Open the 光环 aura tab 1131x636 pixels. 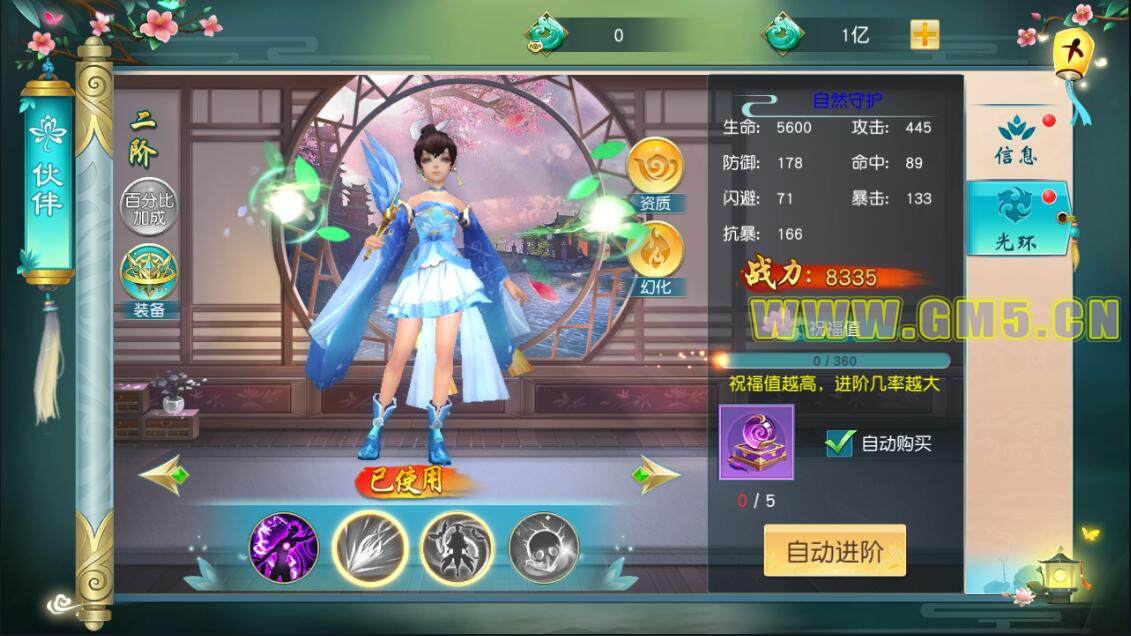point(1018,216)
